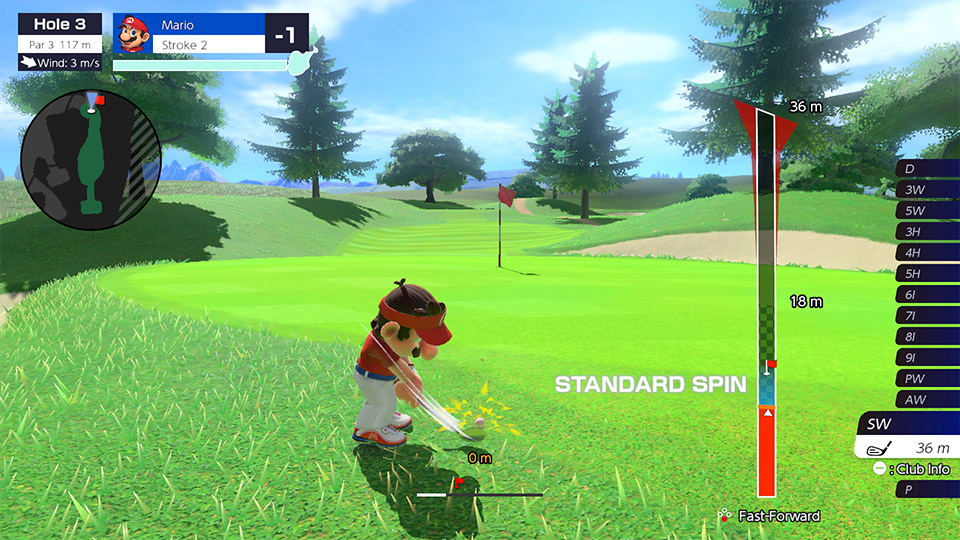Select the 4H club
The height and width of the screenshot is (540, 960).
point(927,252)
